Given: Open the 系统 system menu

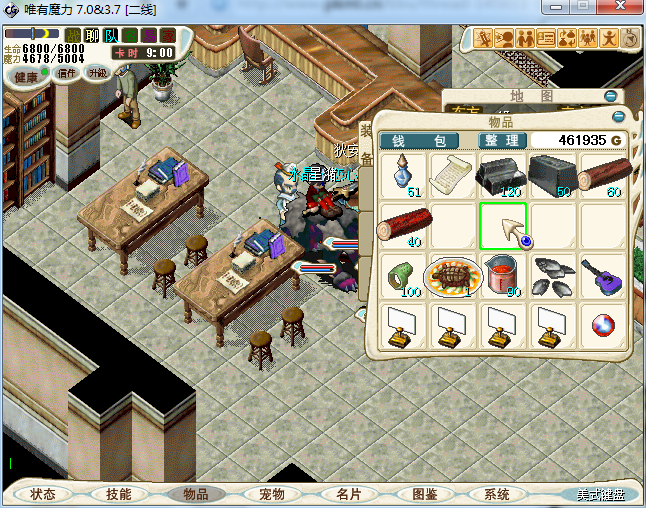Looking at the screenshot, I should (x=497, y=494).
